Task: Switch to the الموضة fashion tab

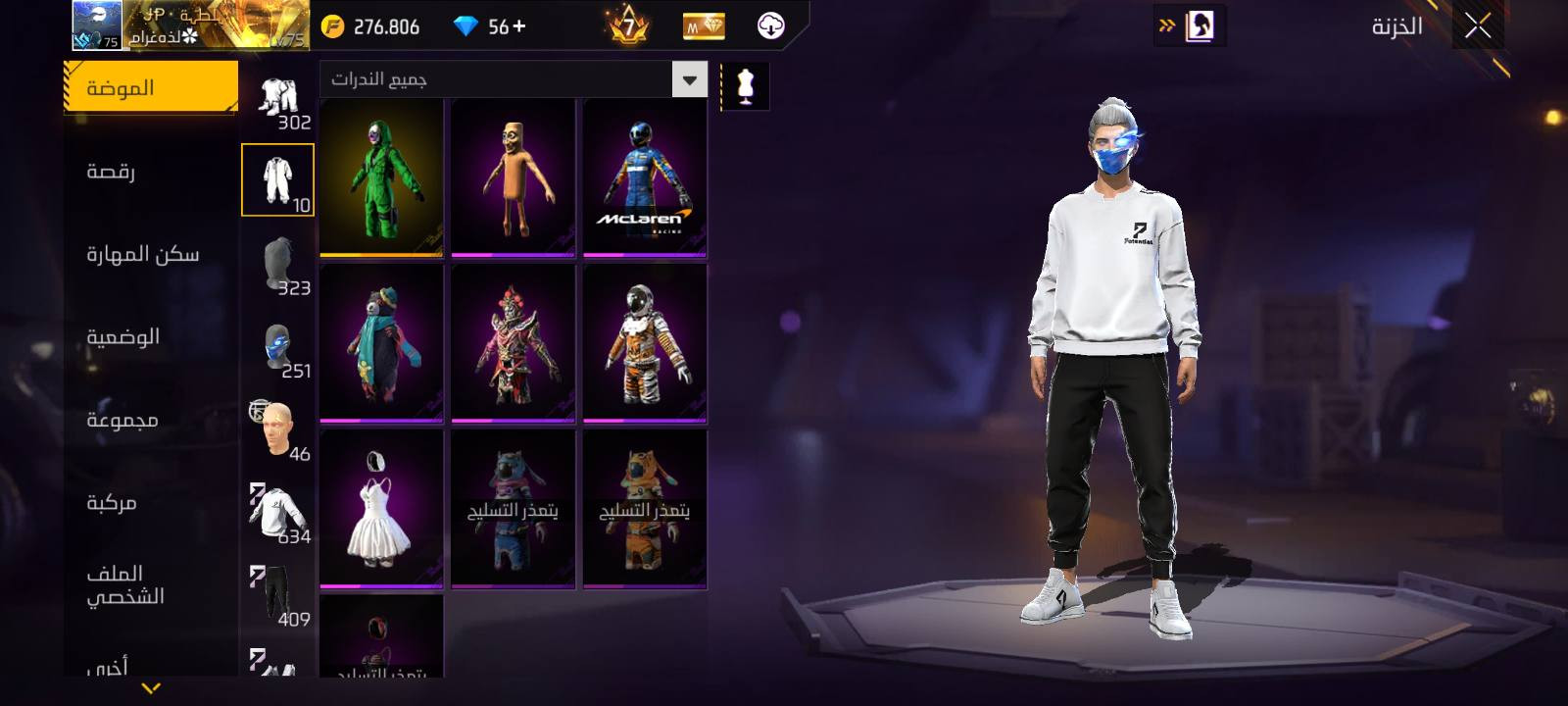Action: [150, 88]
